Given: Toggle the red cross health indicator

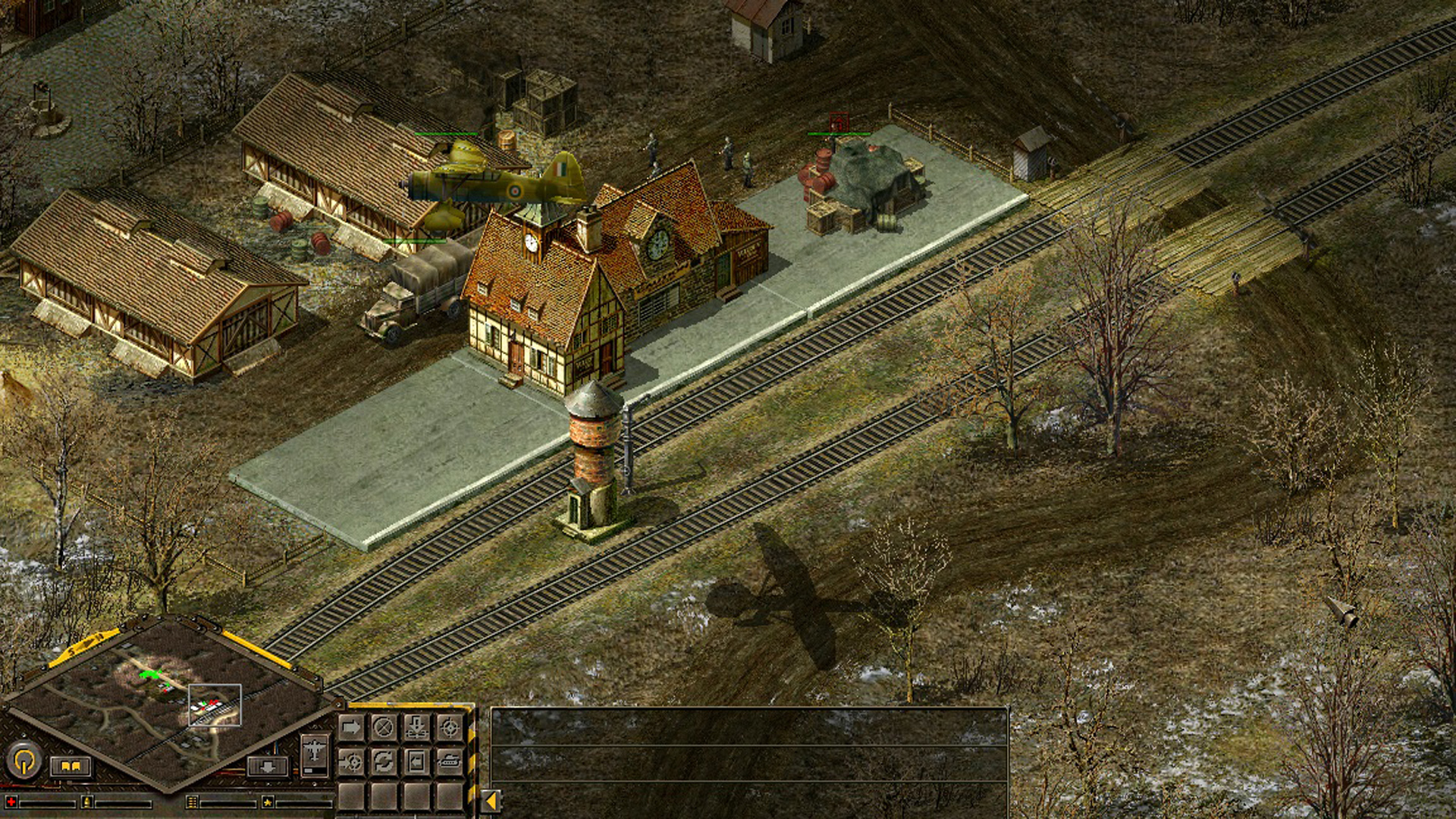Looking at the screenshot, I should 11,802.
